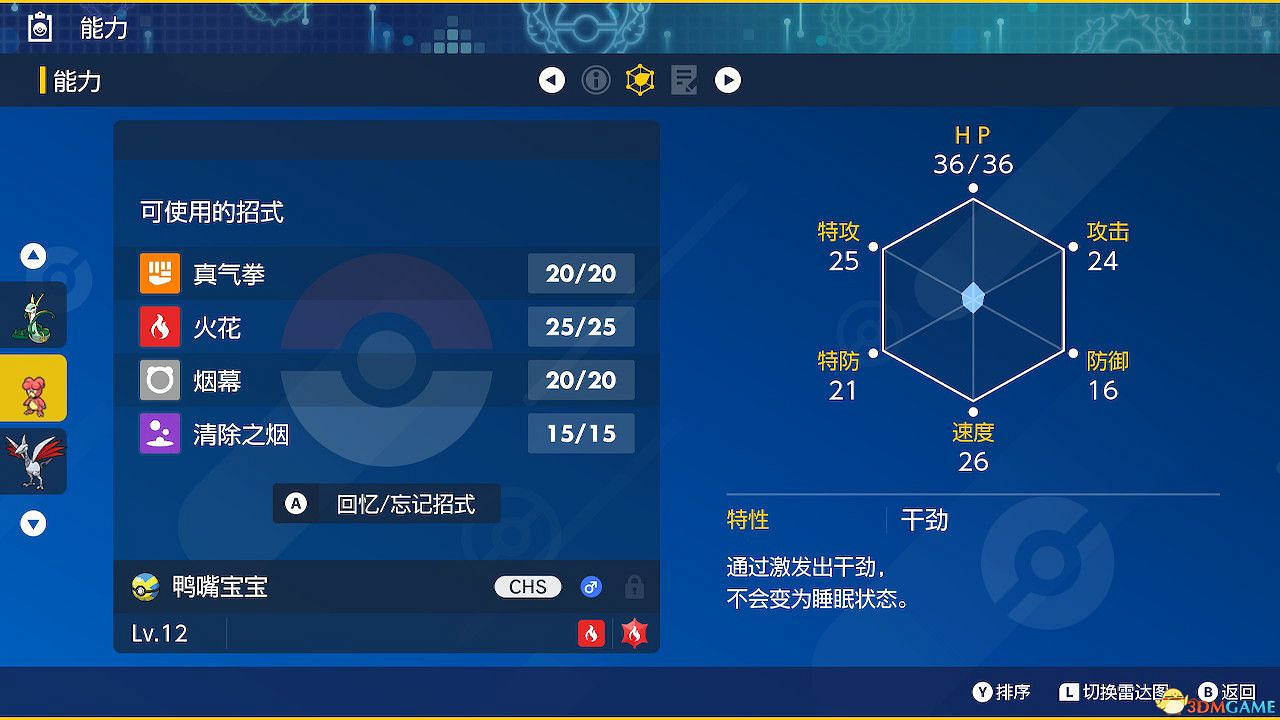Click the memo notes icon in the top bar

684,80
